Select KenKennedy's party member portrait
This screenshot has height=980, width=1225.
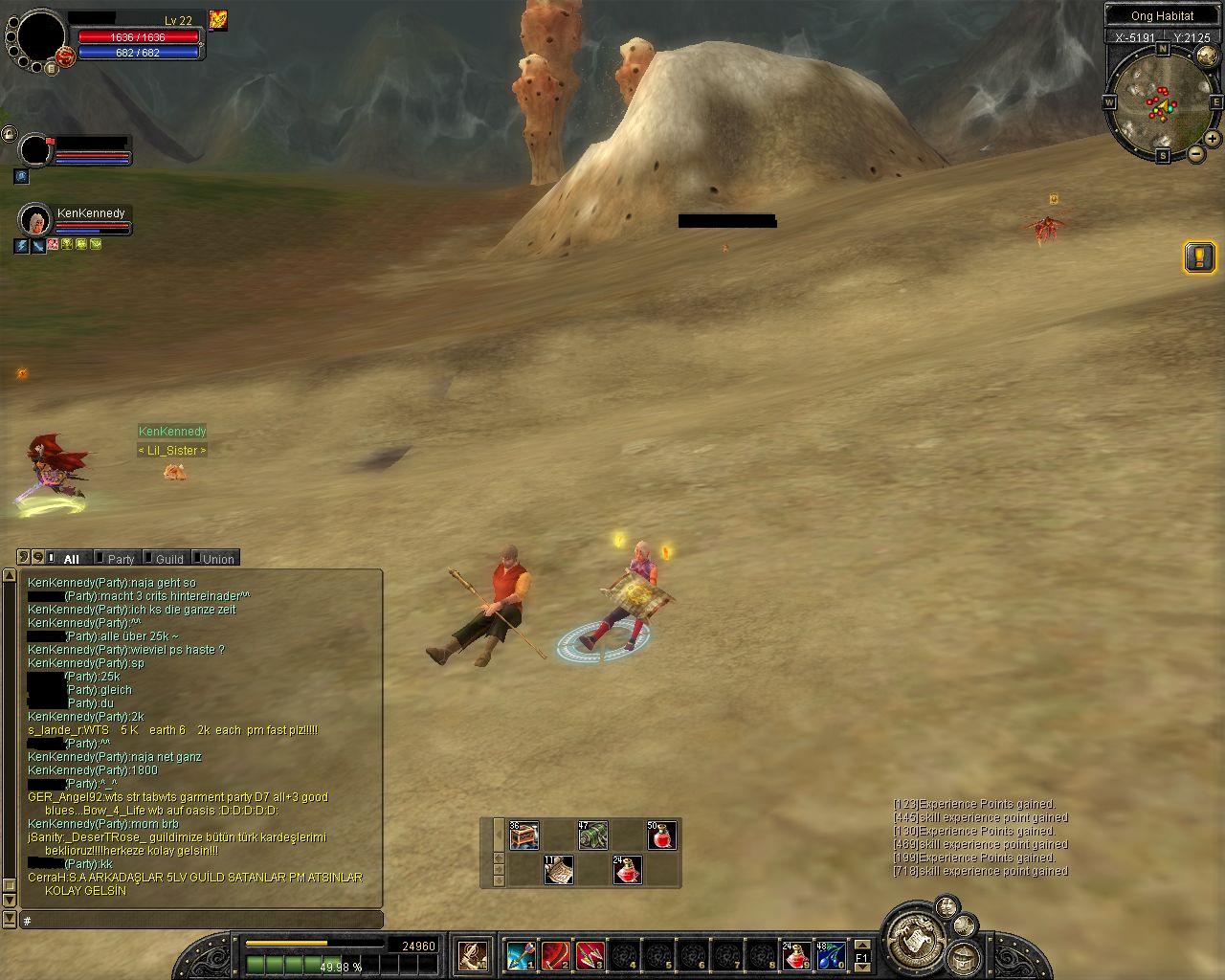[35, 220]
